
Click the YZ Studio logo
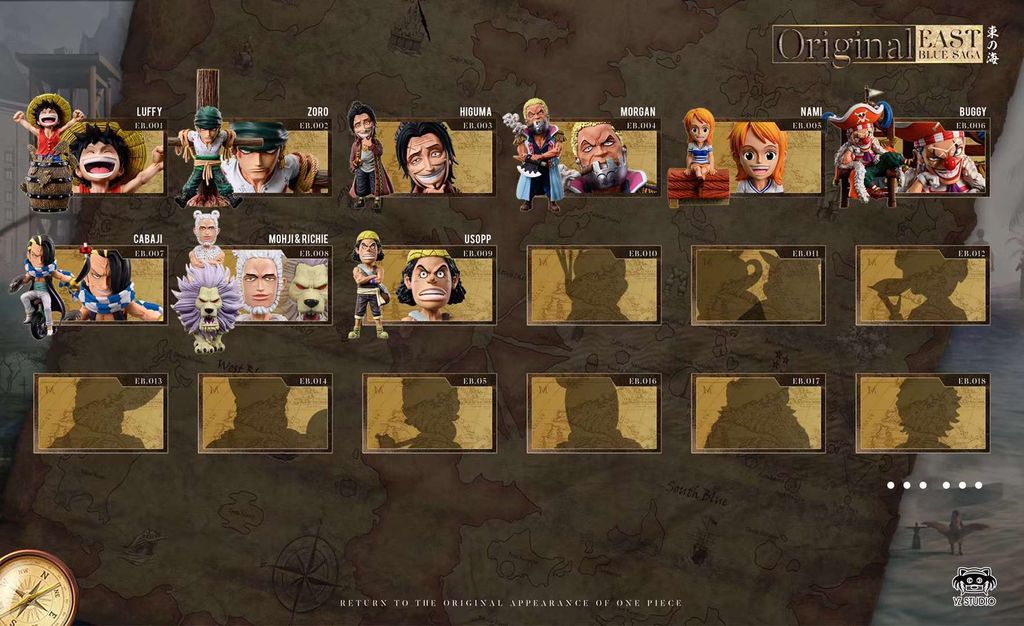[973, 587]
